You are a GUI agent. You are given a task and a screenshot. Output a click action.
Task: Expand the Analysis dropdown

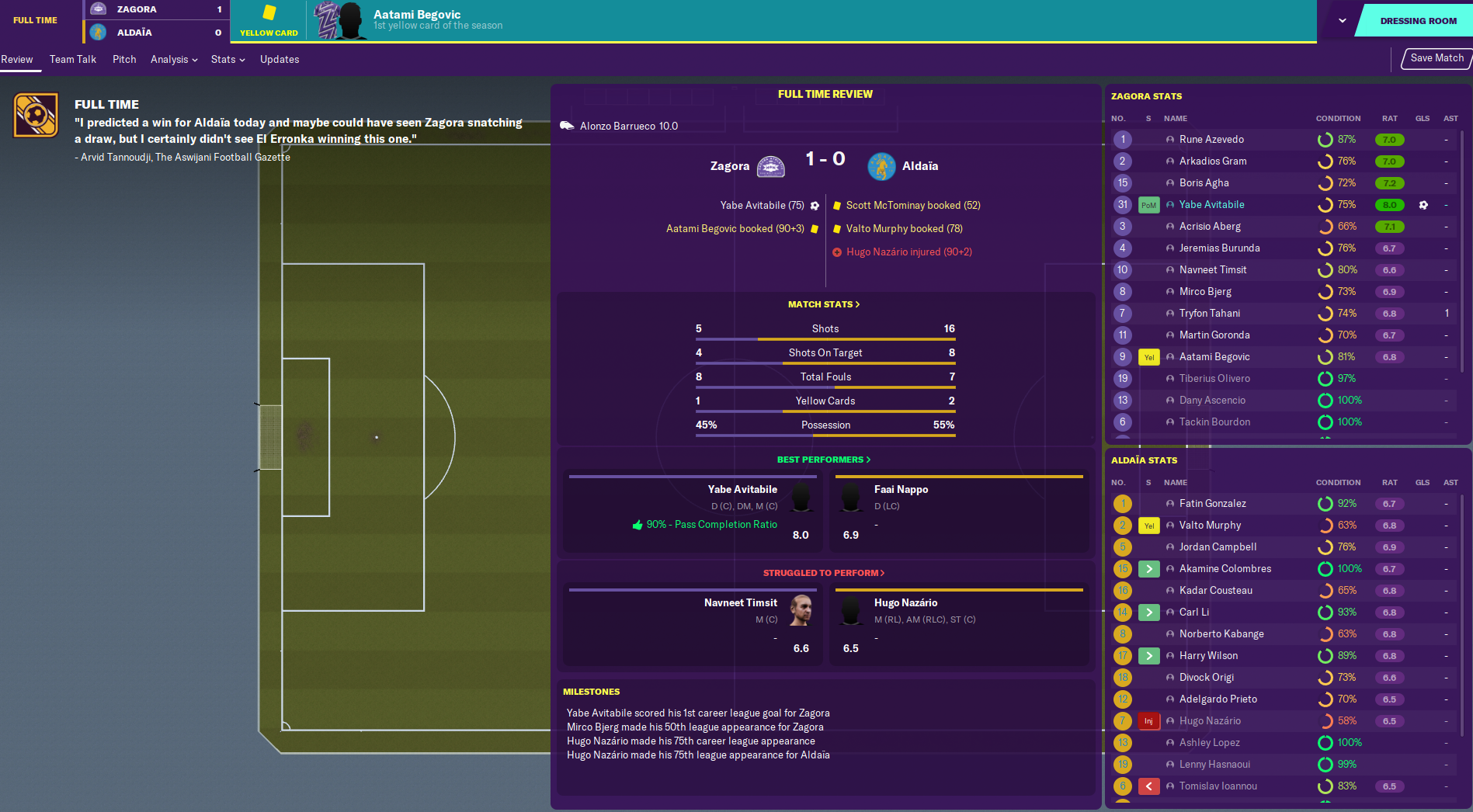coord(174,60)
